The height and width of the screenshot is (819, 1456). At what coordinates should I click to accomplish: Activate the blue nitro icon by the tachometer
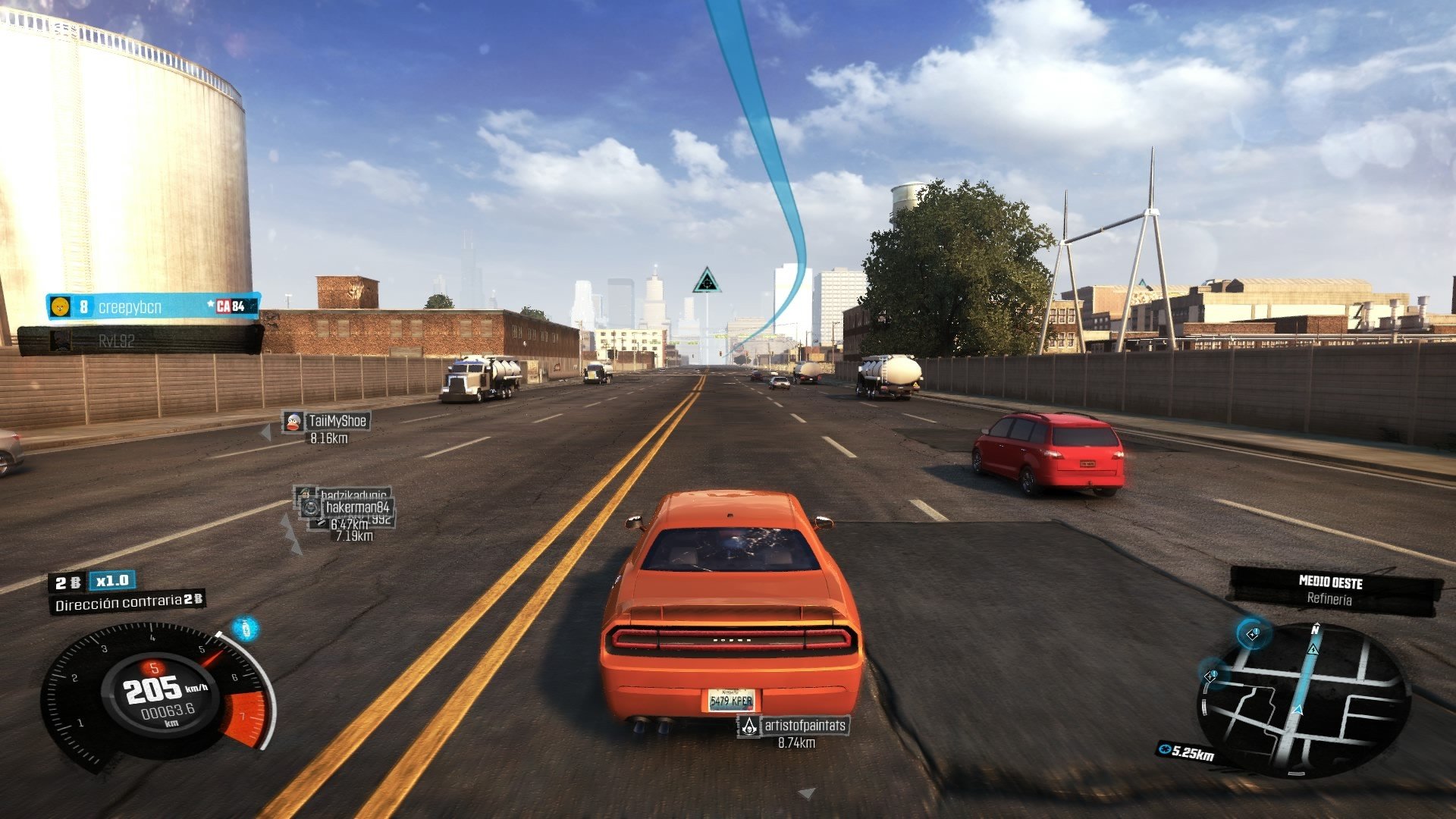[x=245, y=629]
